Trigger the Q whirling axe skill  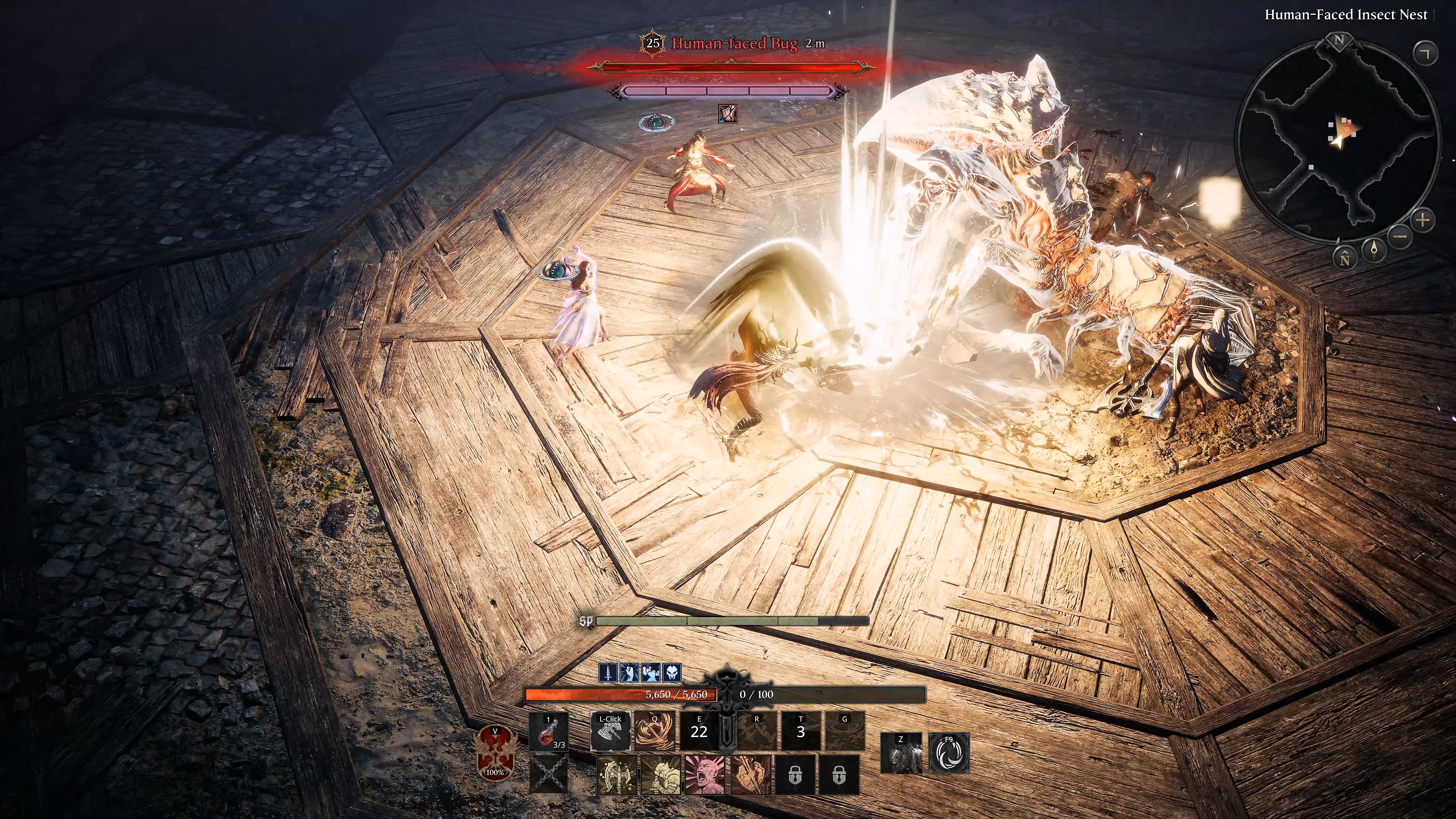(x=654, y=732)
